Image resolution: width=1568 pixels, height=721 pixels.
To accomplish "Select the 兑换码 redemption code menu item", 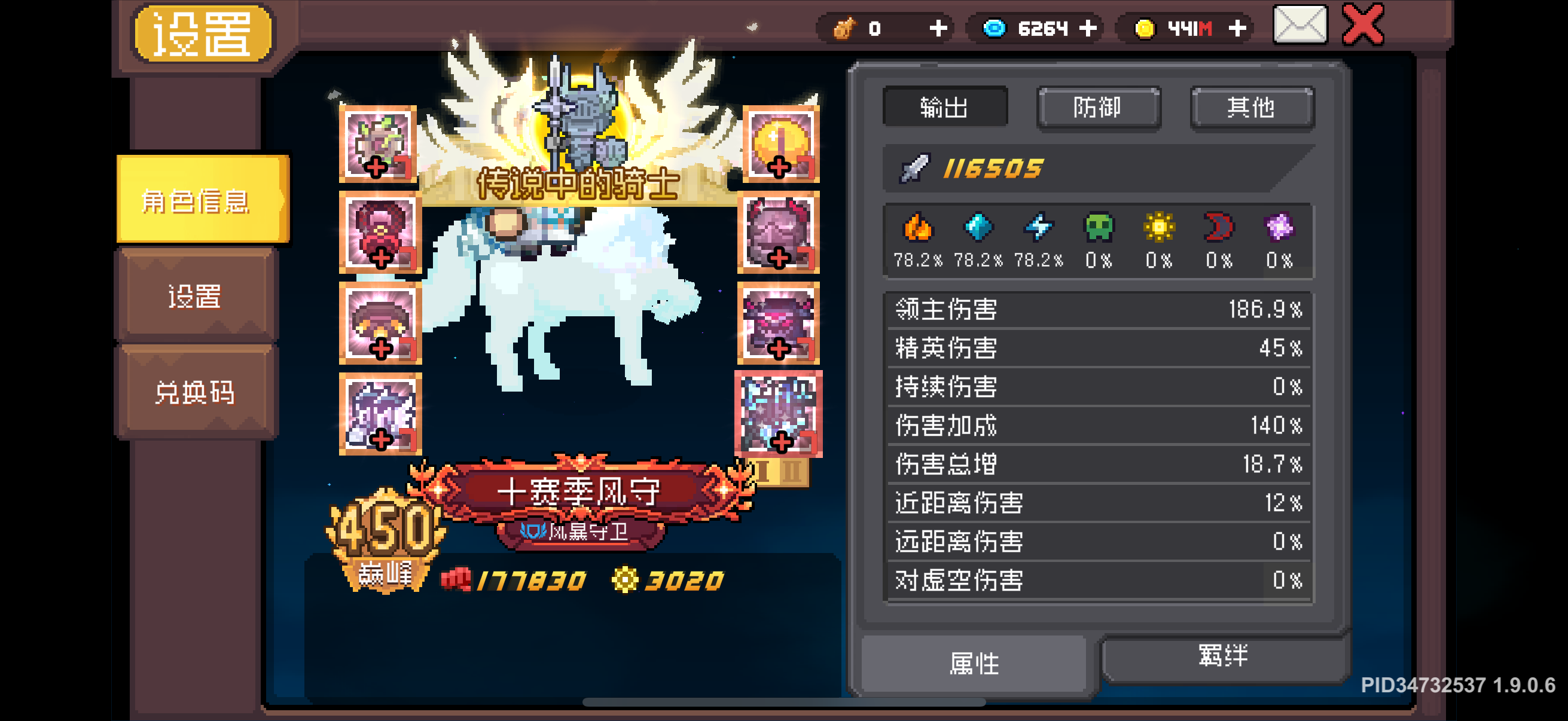I will click(x=197, y=392).
